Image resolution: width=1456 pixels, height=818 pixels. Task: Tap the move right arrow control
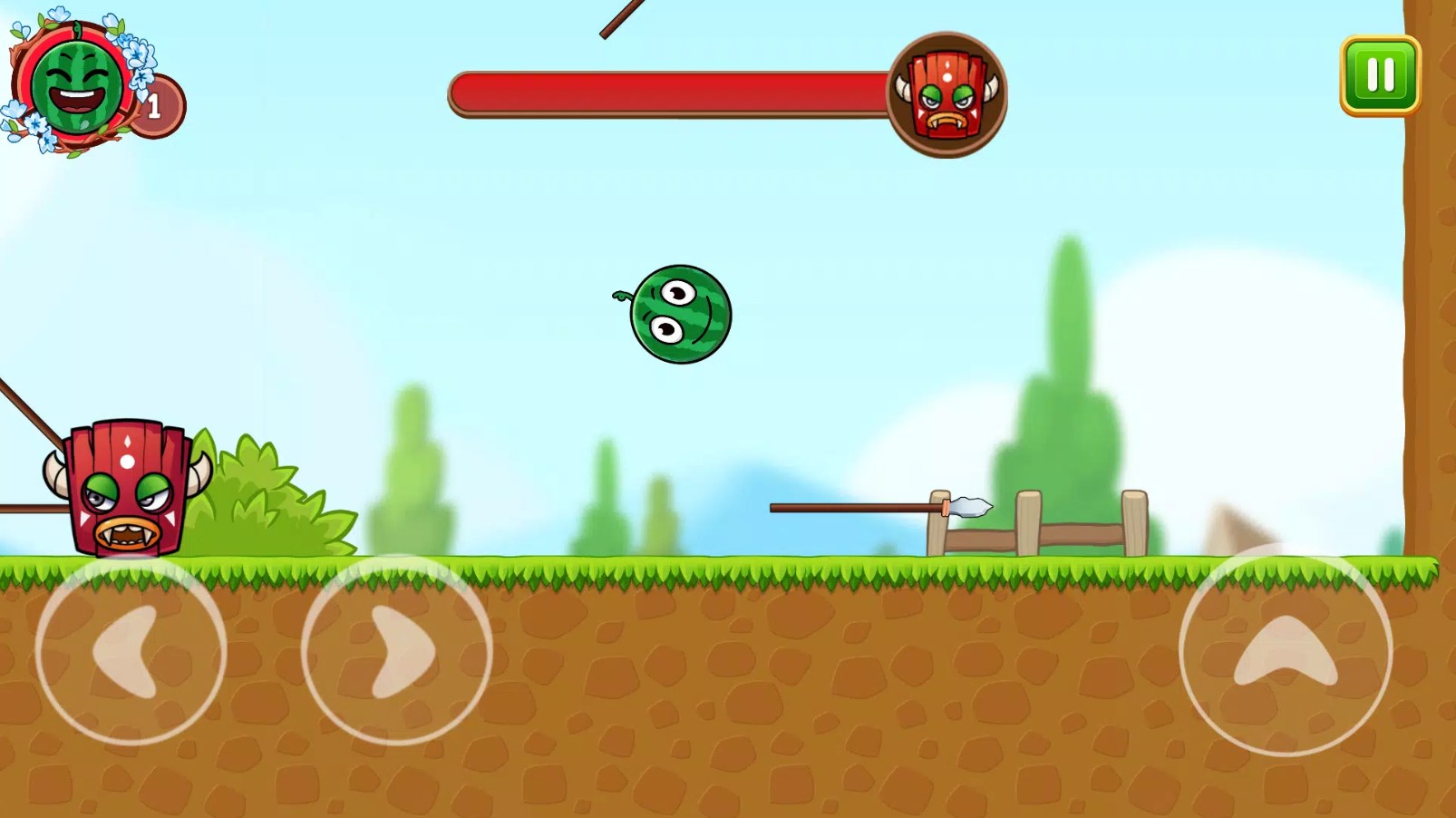tap(396, 651)
